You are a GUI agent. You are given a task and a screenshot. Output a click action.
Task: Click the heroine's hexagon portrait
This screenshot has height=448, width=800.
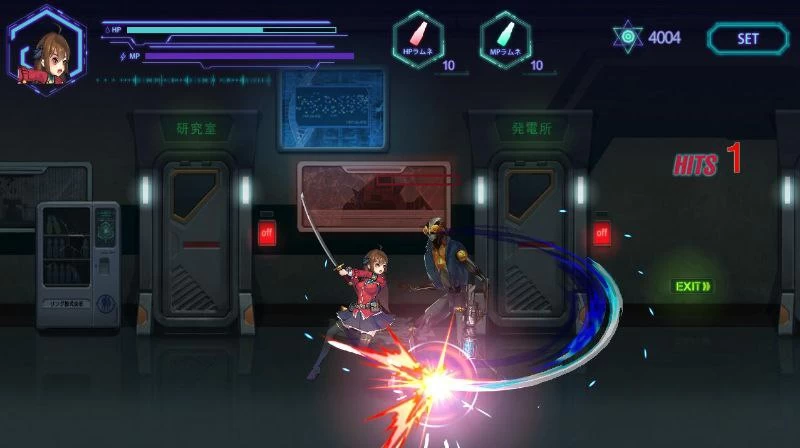click(46, 50)
